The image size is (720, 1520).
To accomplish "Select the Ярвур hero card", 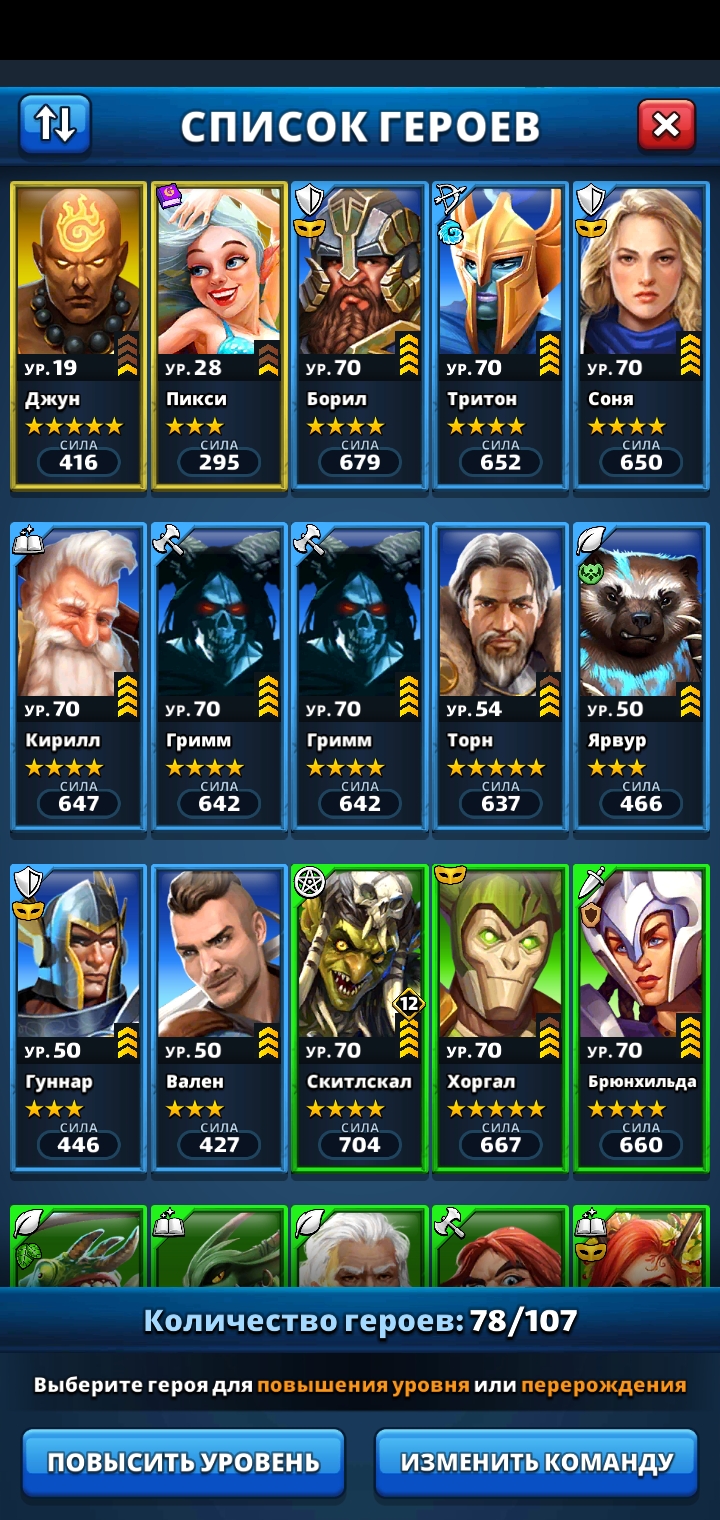I will pos(641,677).
